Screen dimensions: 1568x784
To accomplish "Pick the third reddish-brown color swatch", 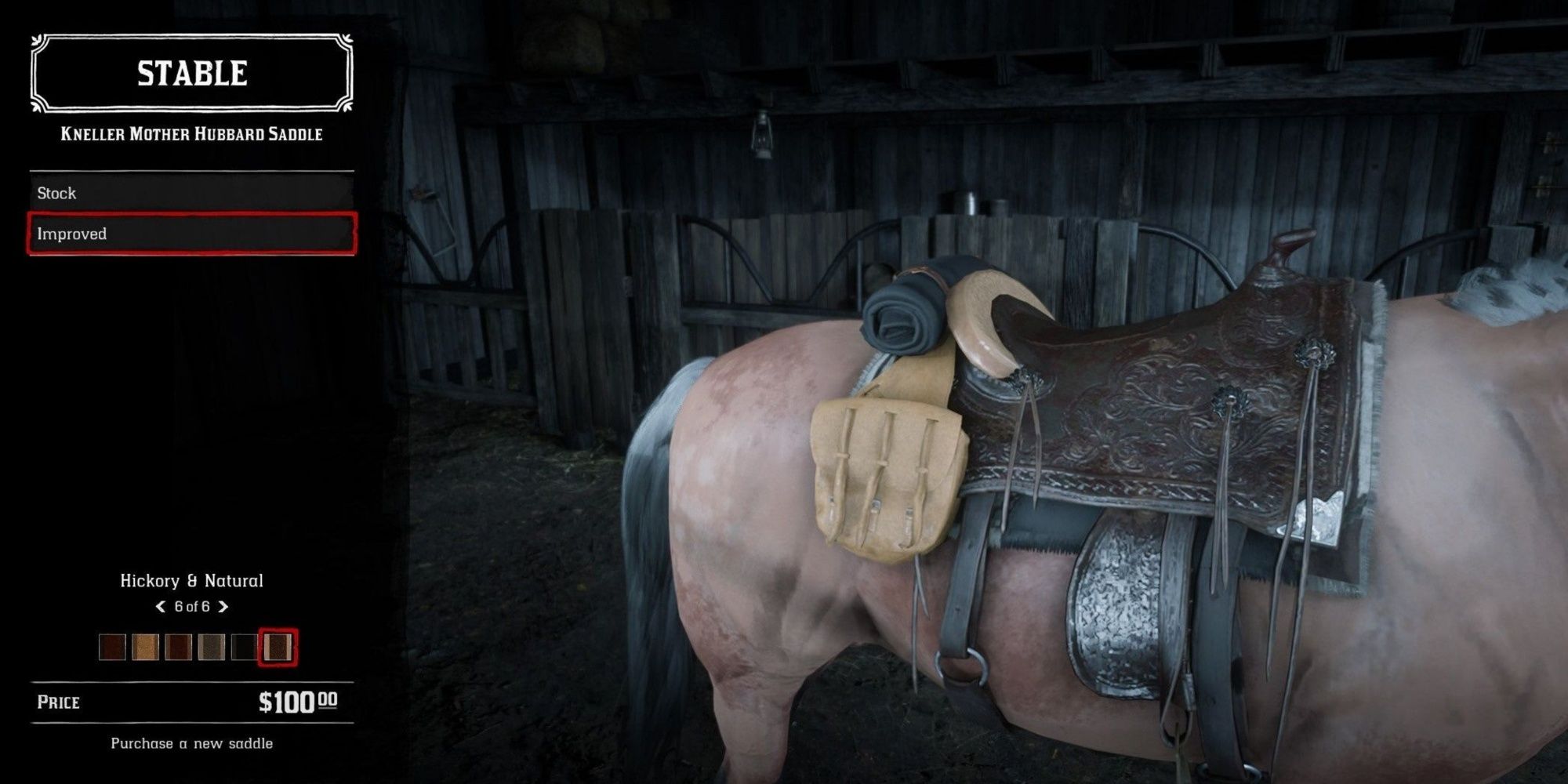I will coord(178,647).
